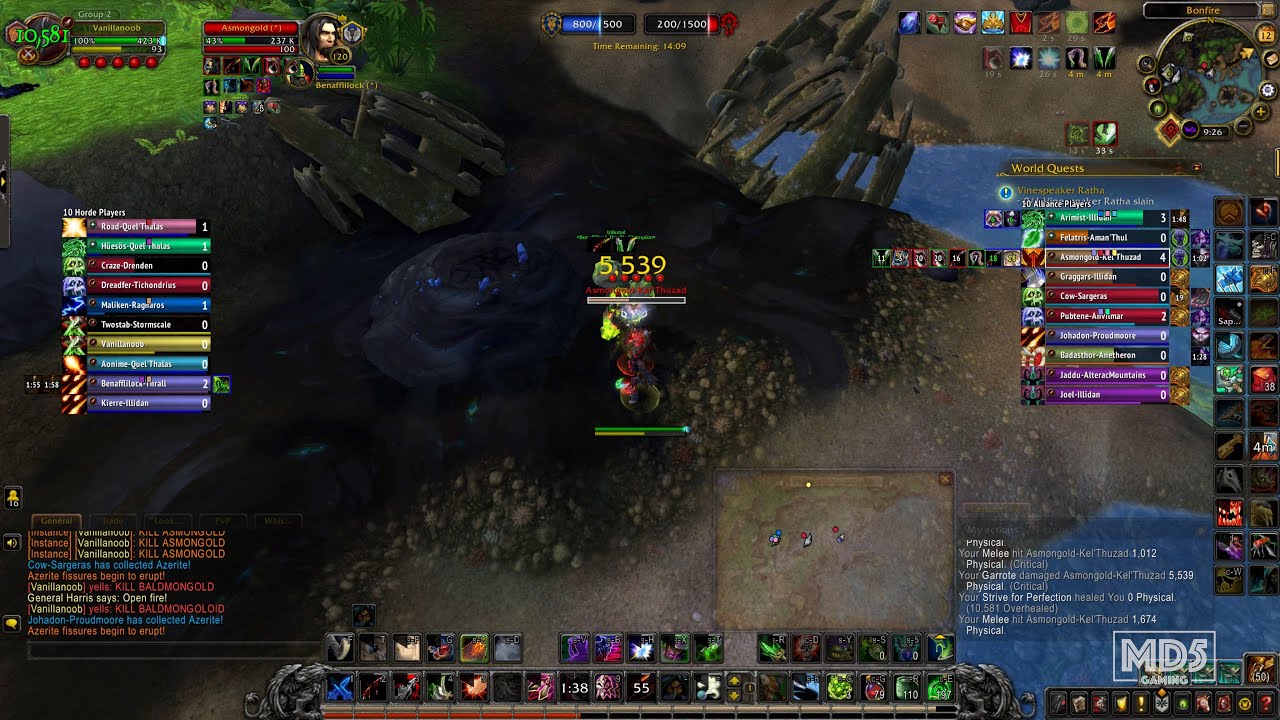Click the Vinespeaker Ratha quest title

[1062, 190]
